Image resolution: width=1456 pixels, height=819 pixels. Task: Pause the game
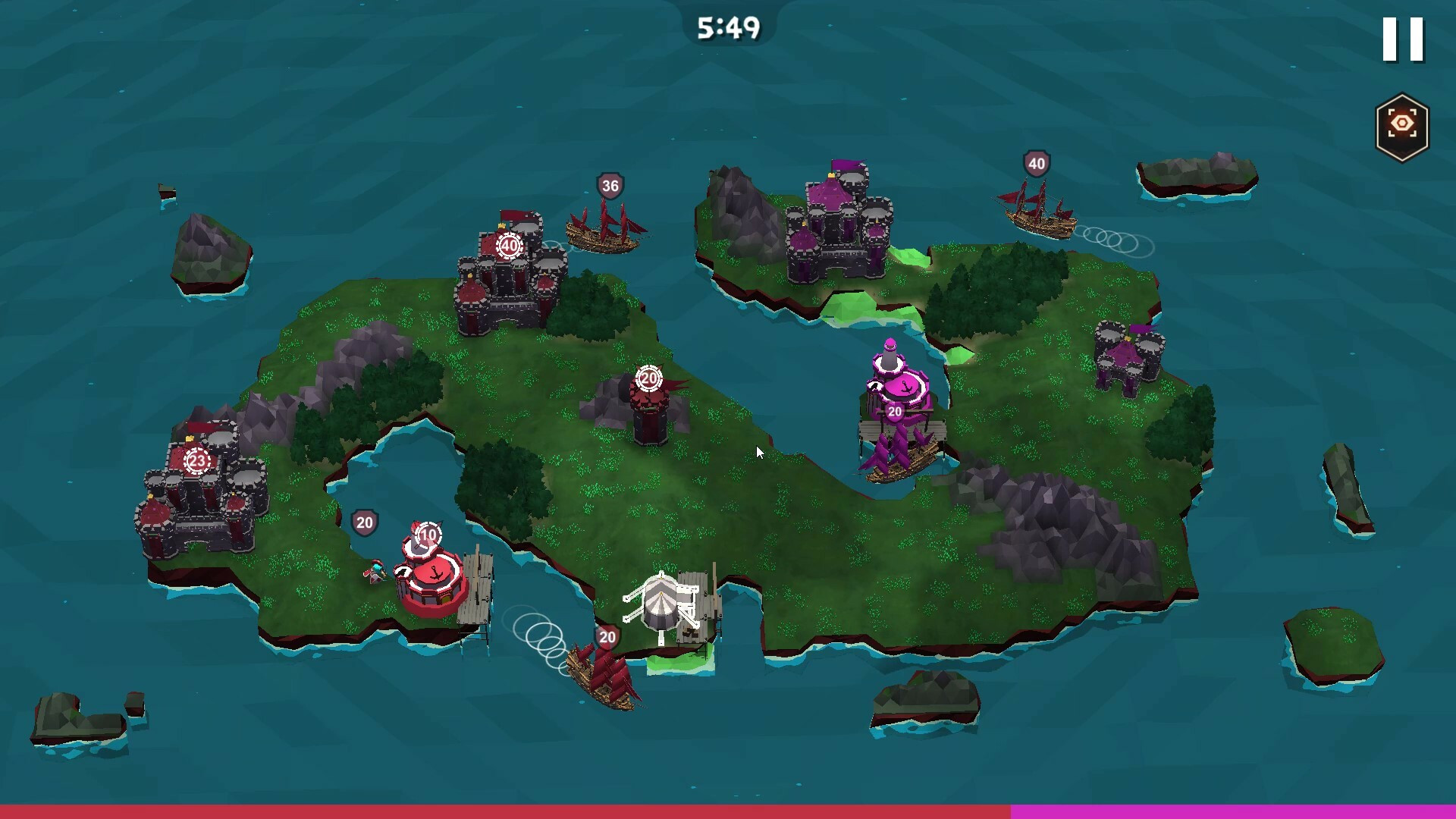click(x=1403, y=39)
